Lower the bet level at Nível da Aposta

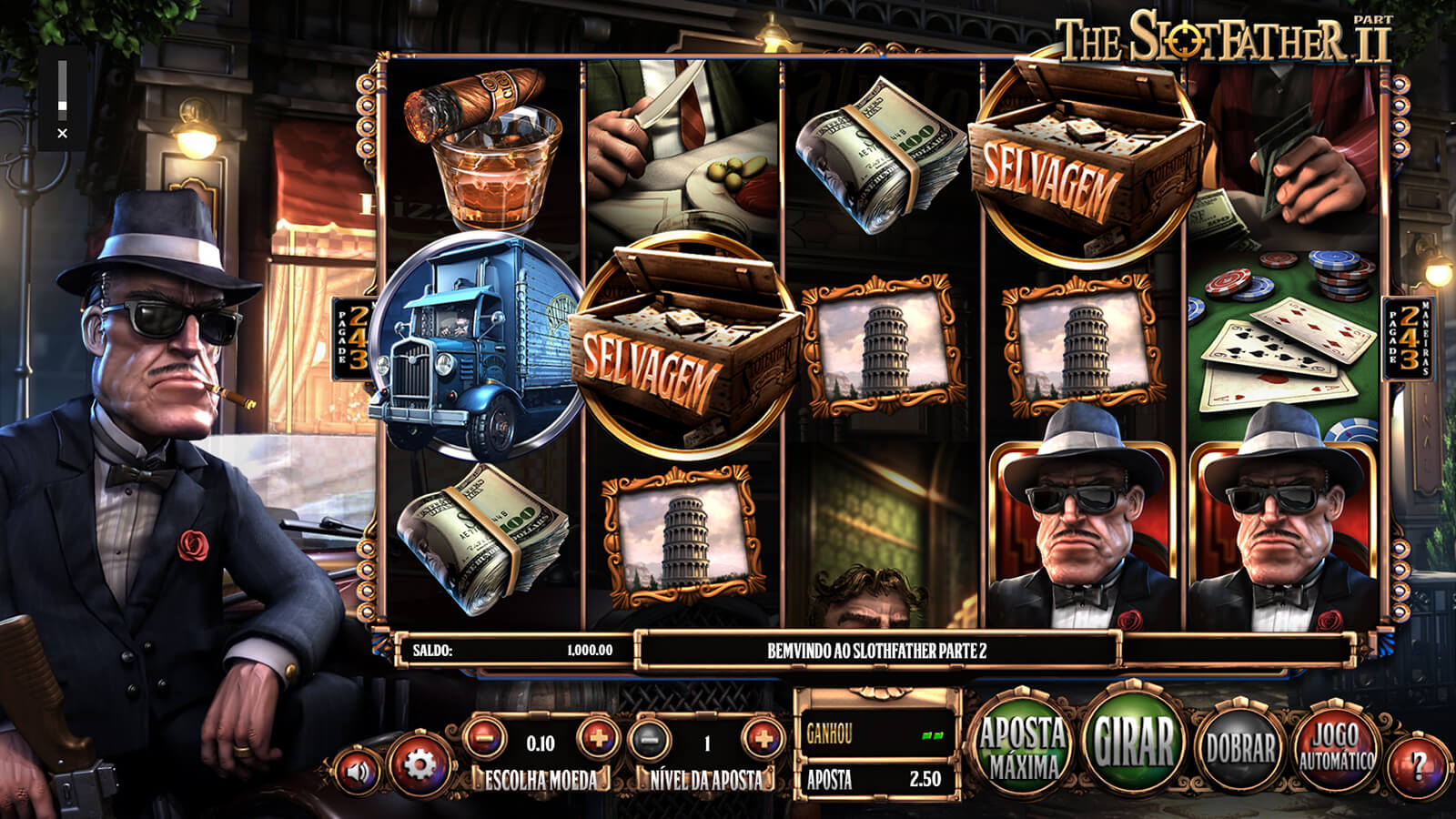tap(650, 740)
